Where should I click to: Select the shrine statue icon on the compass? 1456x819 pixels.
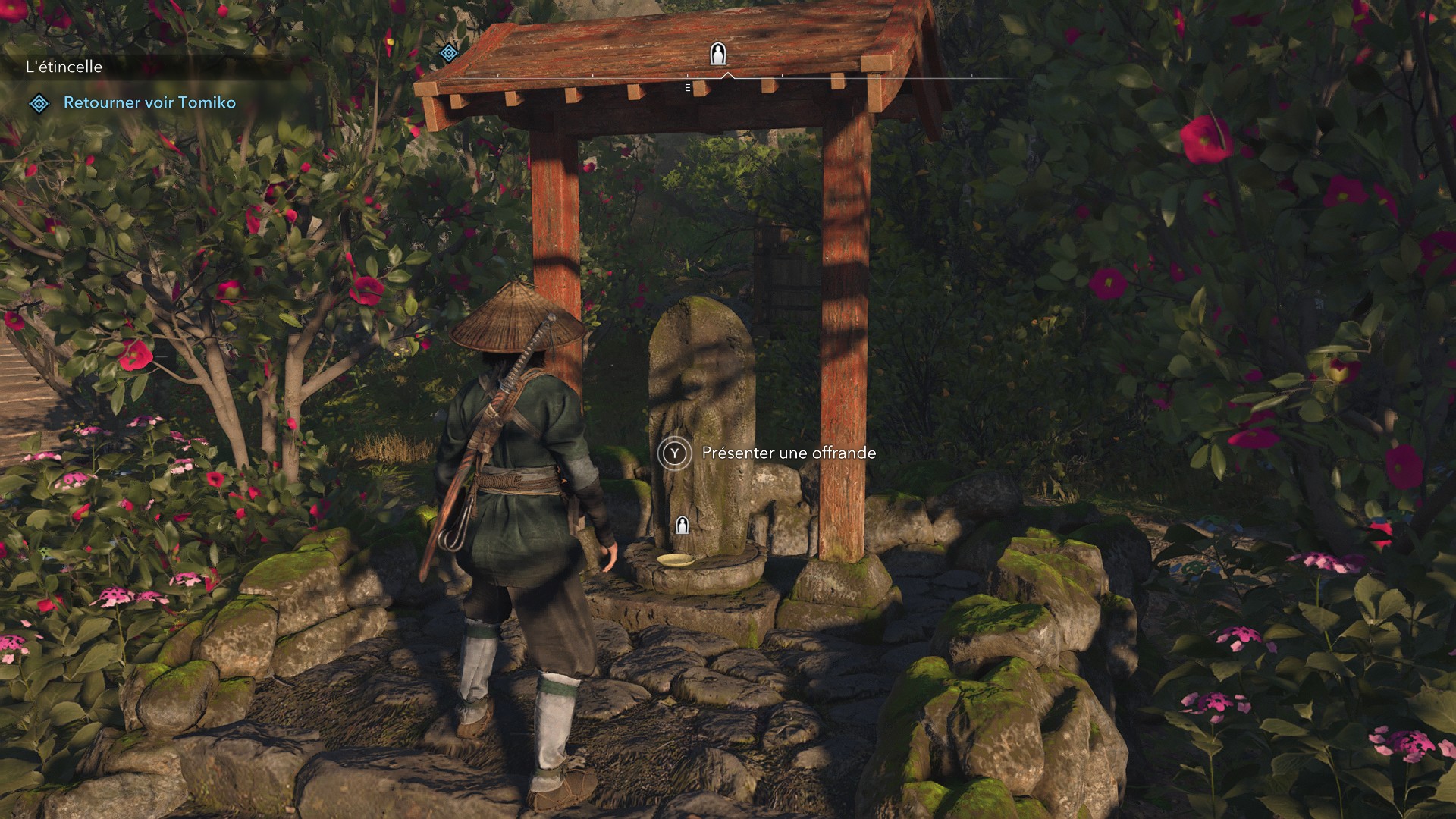click(717, 53)
